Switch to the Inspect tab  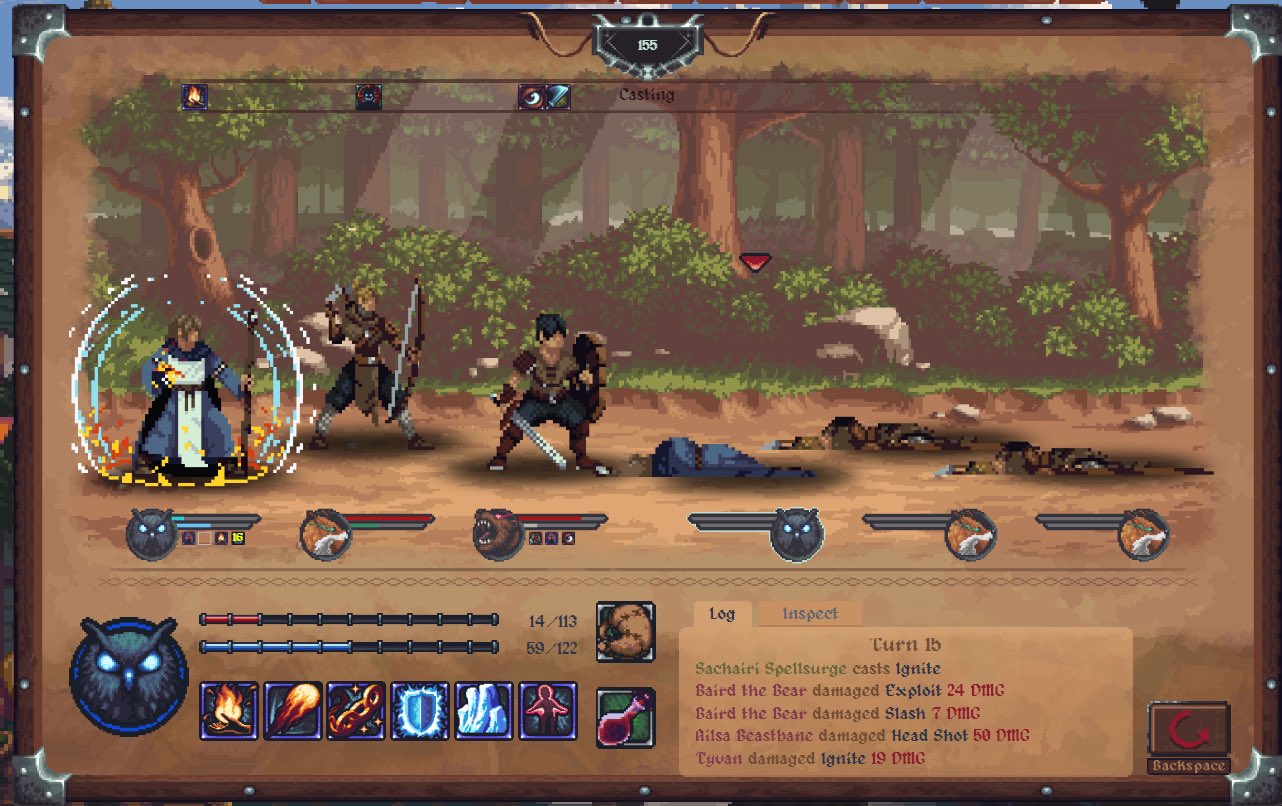(x=810, y=614)
